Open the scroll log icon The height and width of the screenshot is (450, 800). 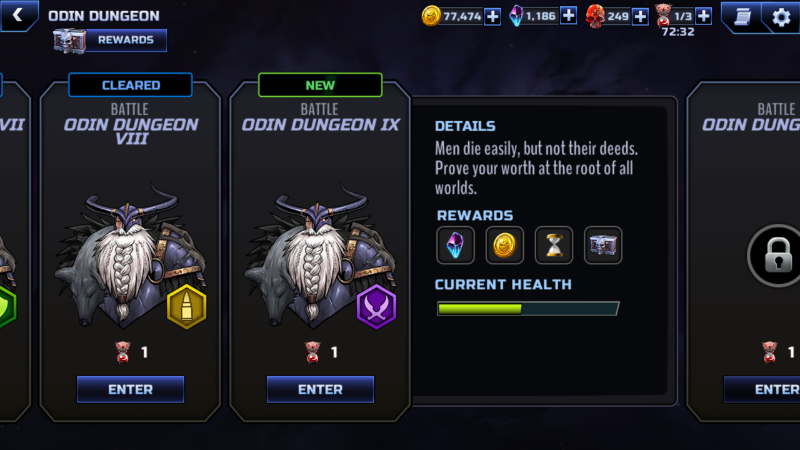point(743,16)
